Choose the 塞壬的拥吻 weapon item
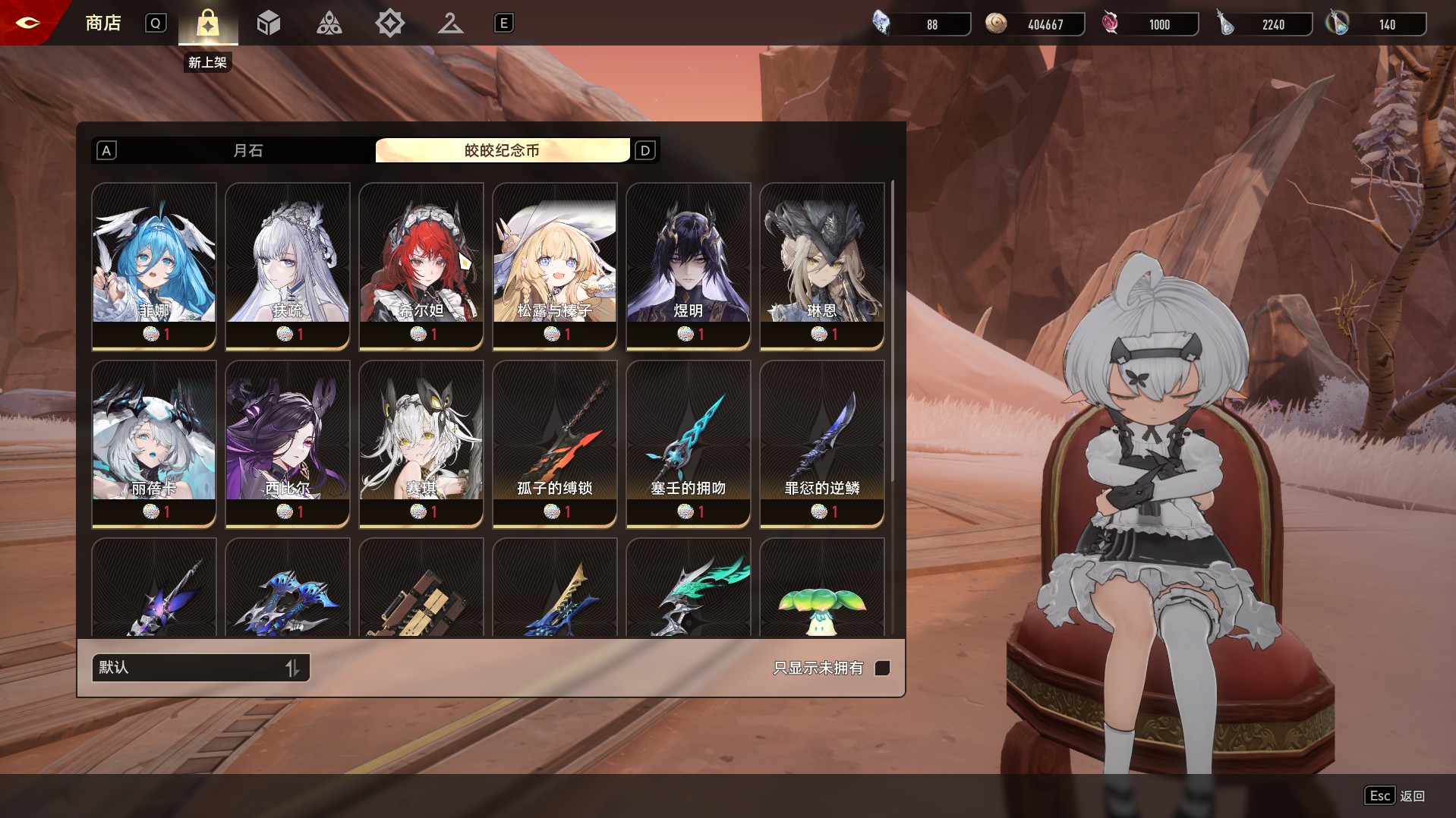Viewport: 1456px width, 818px height. coord(689,443)
